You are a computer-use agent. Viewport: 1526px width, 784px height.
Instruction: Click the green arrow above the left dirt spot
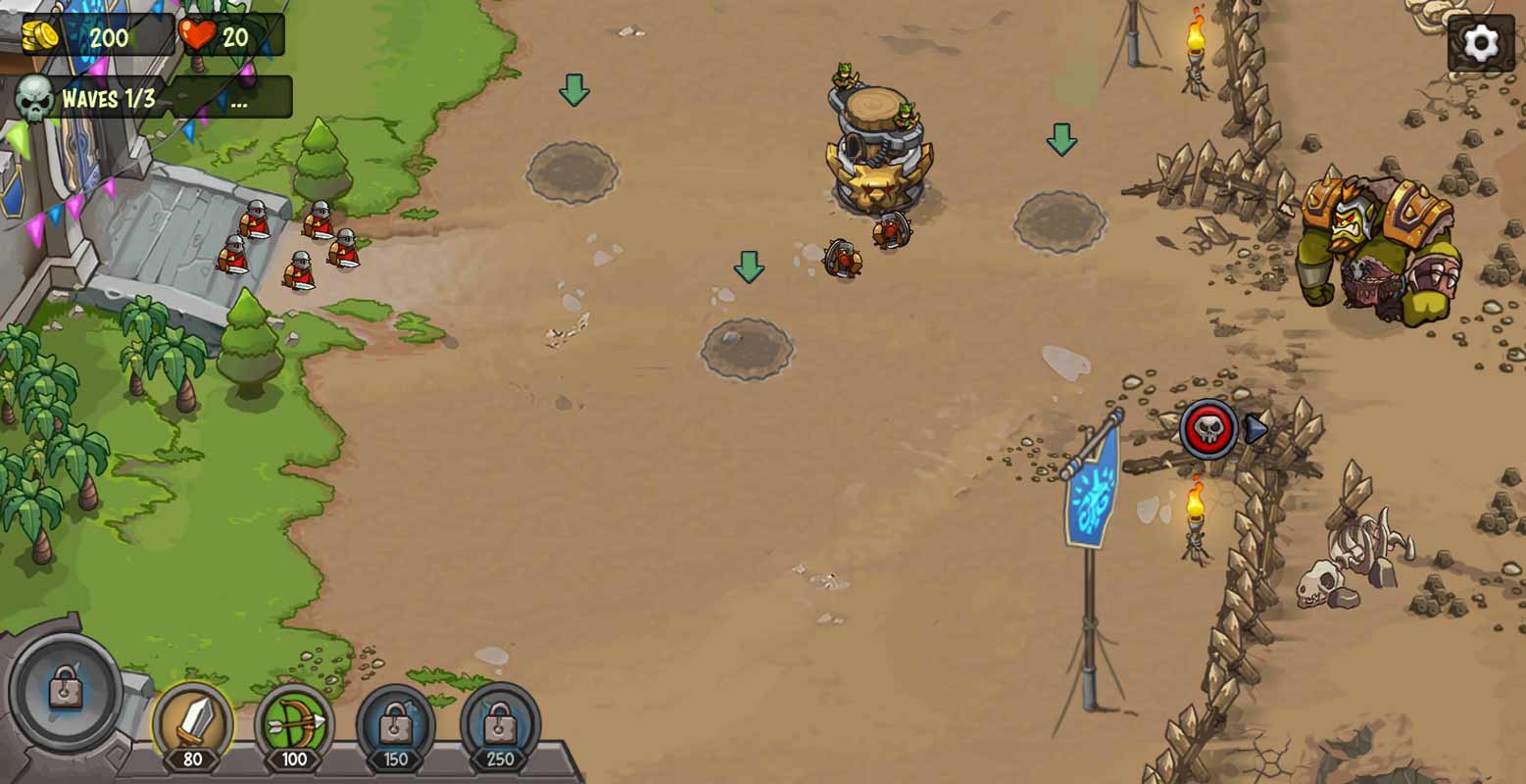click(573, 90)
